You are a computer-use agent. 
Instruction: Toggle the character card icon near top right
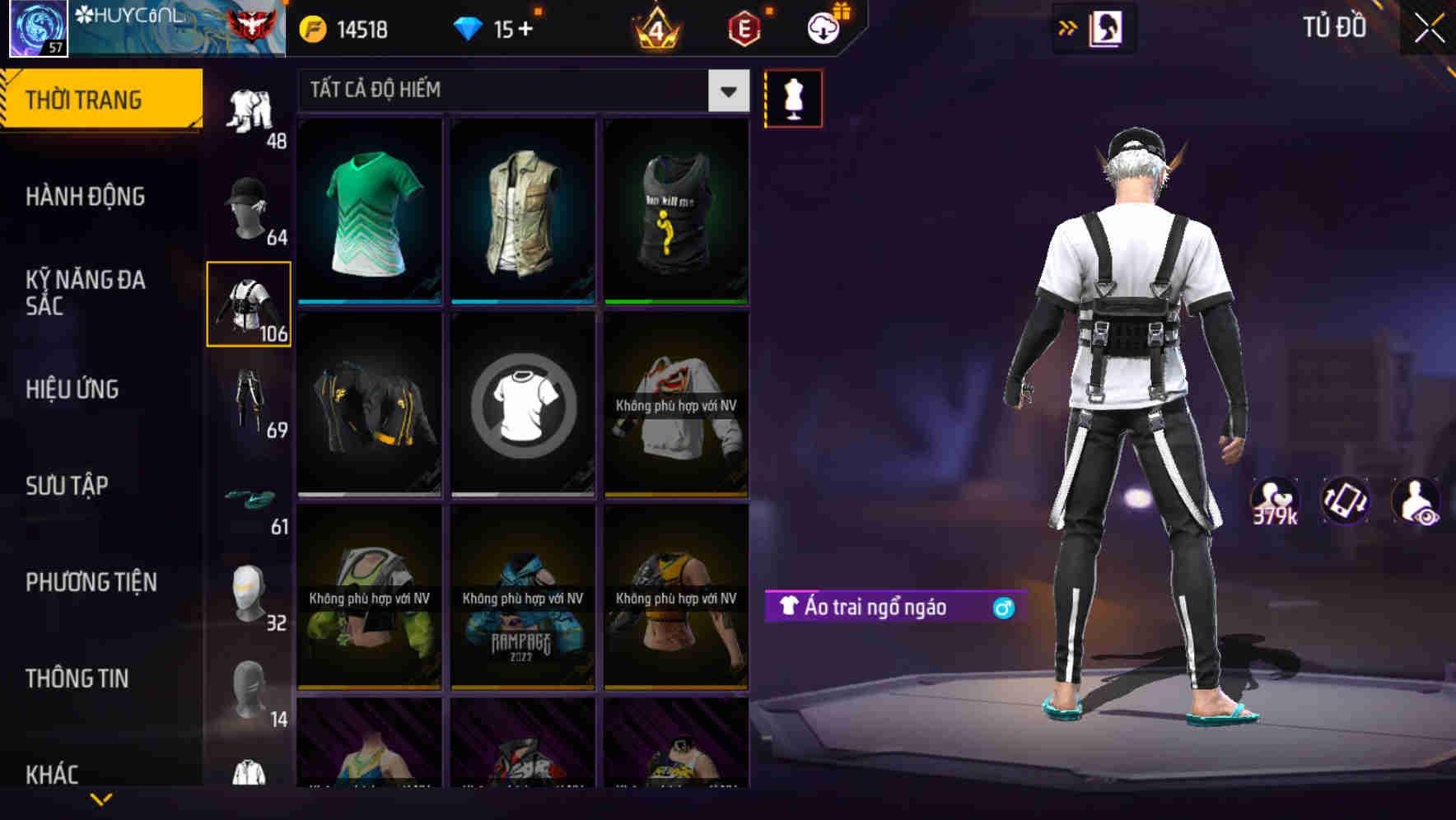1104,27
